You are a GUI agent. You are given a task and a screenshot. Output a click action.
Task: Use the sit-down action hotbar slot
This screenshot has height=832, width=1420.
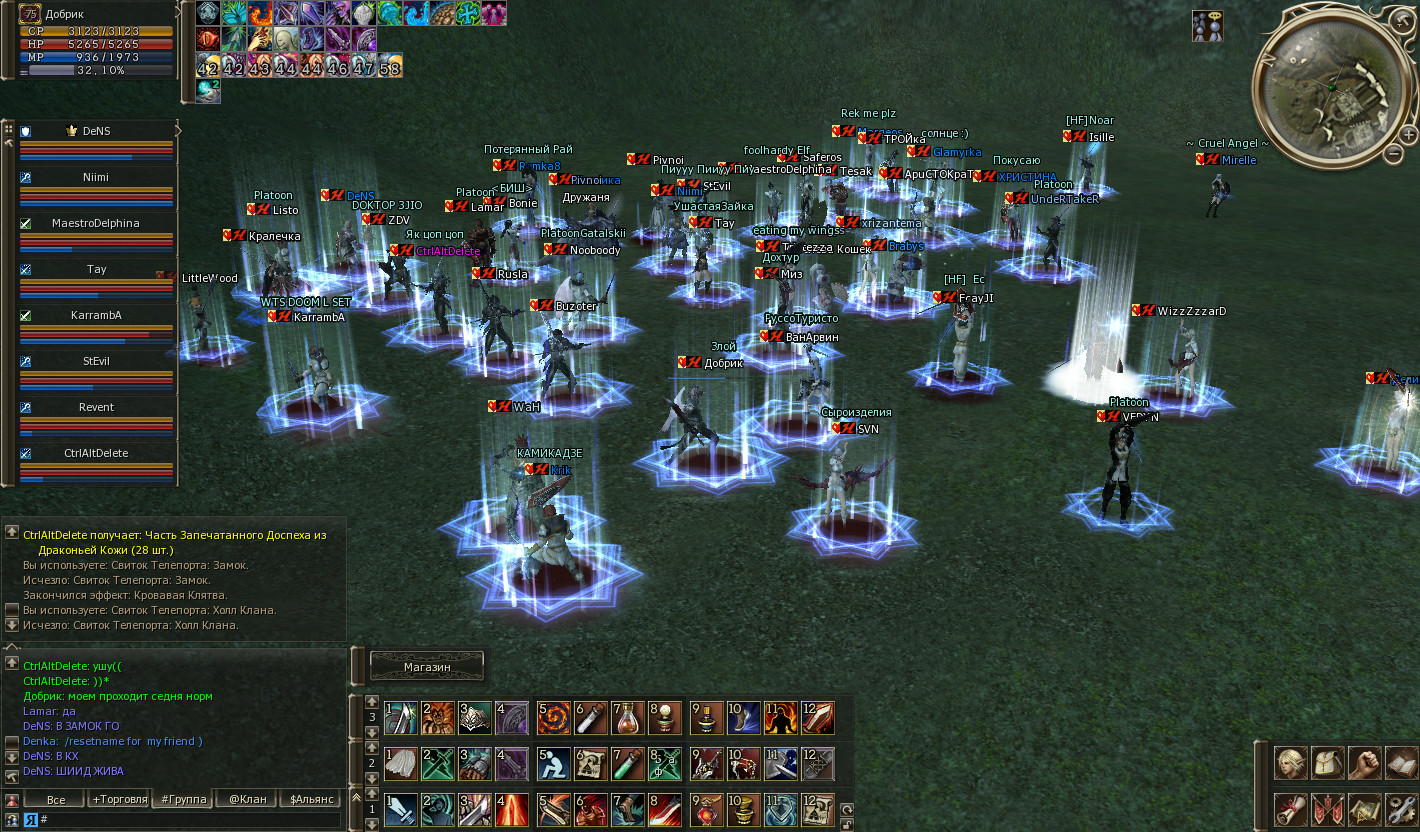(553, 763)
